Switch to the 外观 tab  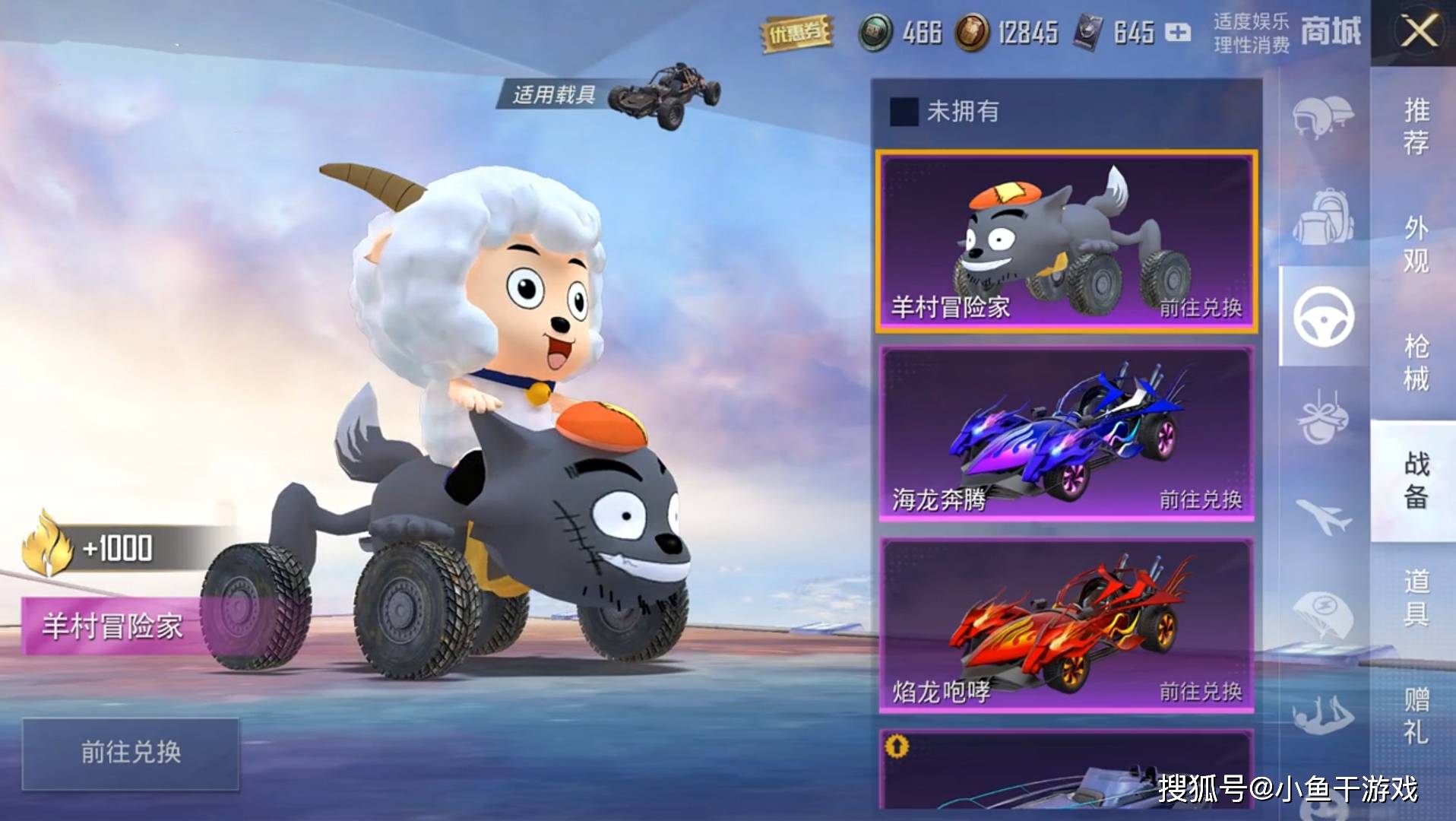click(x=1415, y=244)
